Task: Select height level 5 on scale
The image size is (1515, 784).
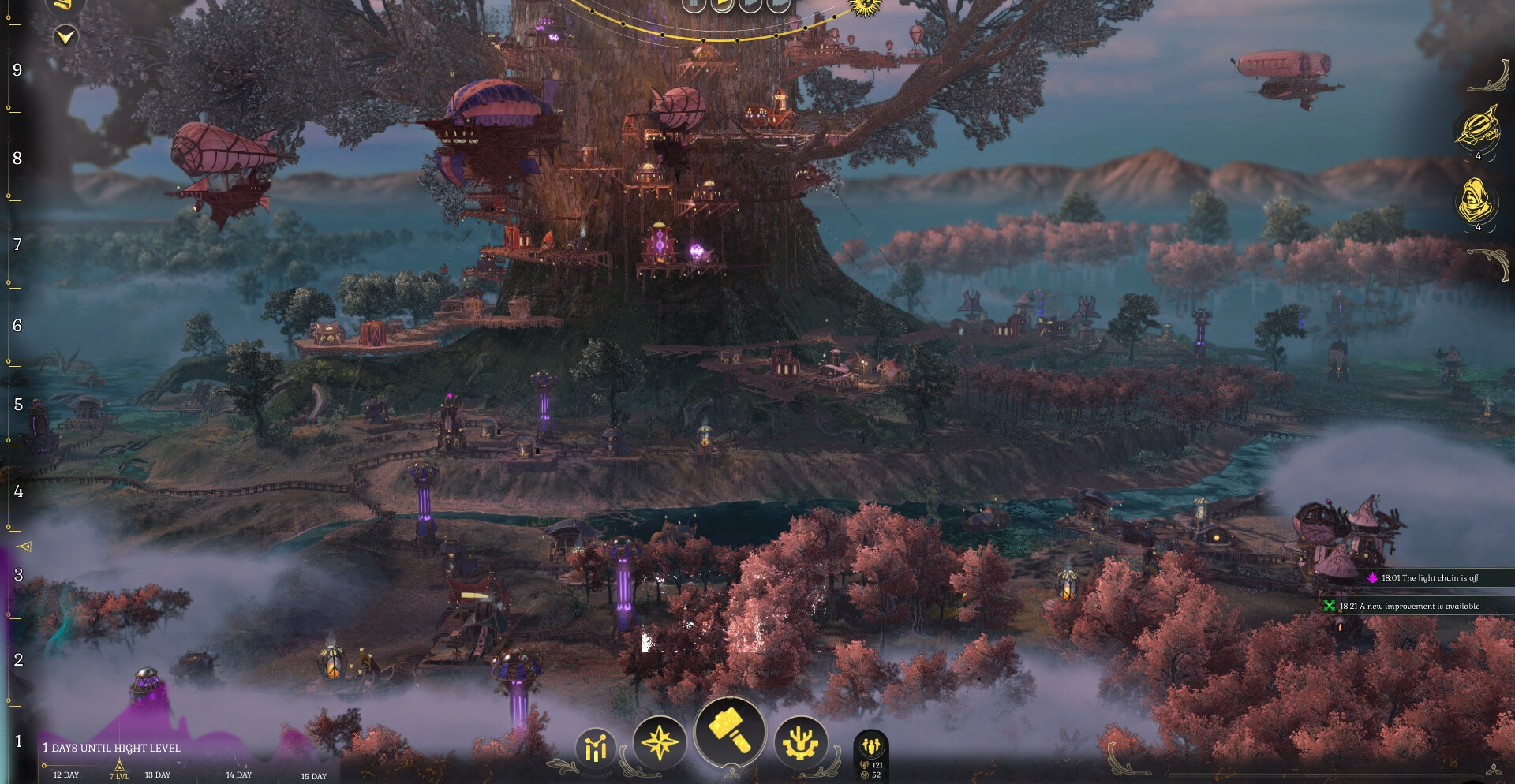Action: 18,405
